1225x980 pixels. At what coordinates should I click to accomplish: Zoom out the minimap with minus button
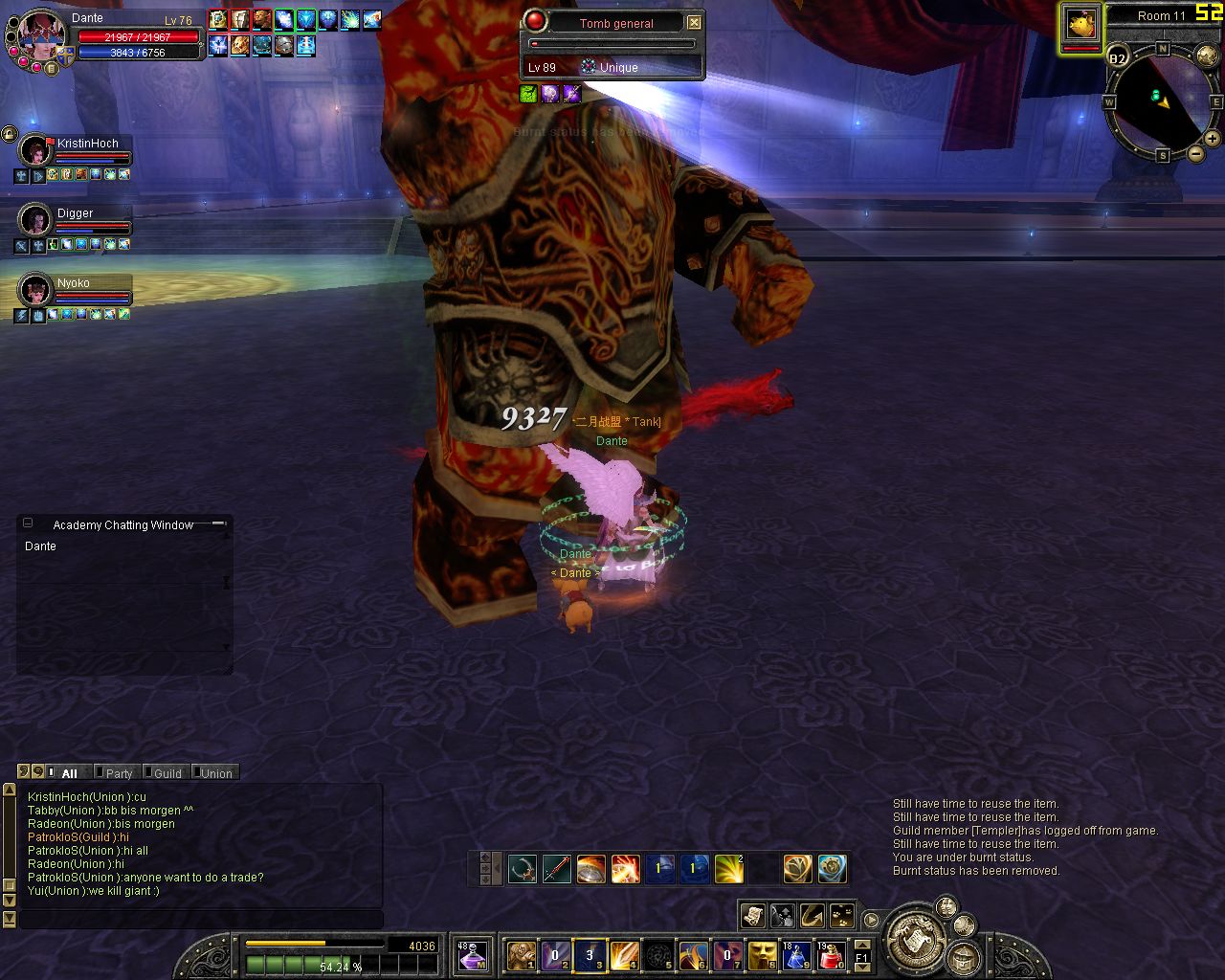[1195, 153]
